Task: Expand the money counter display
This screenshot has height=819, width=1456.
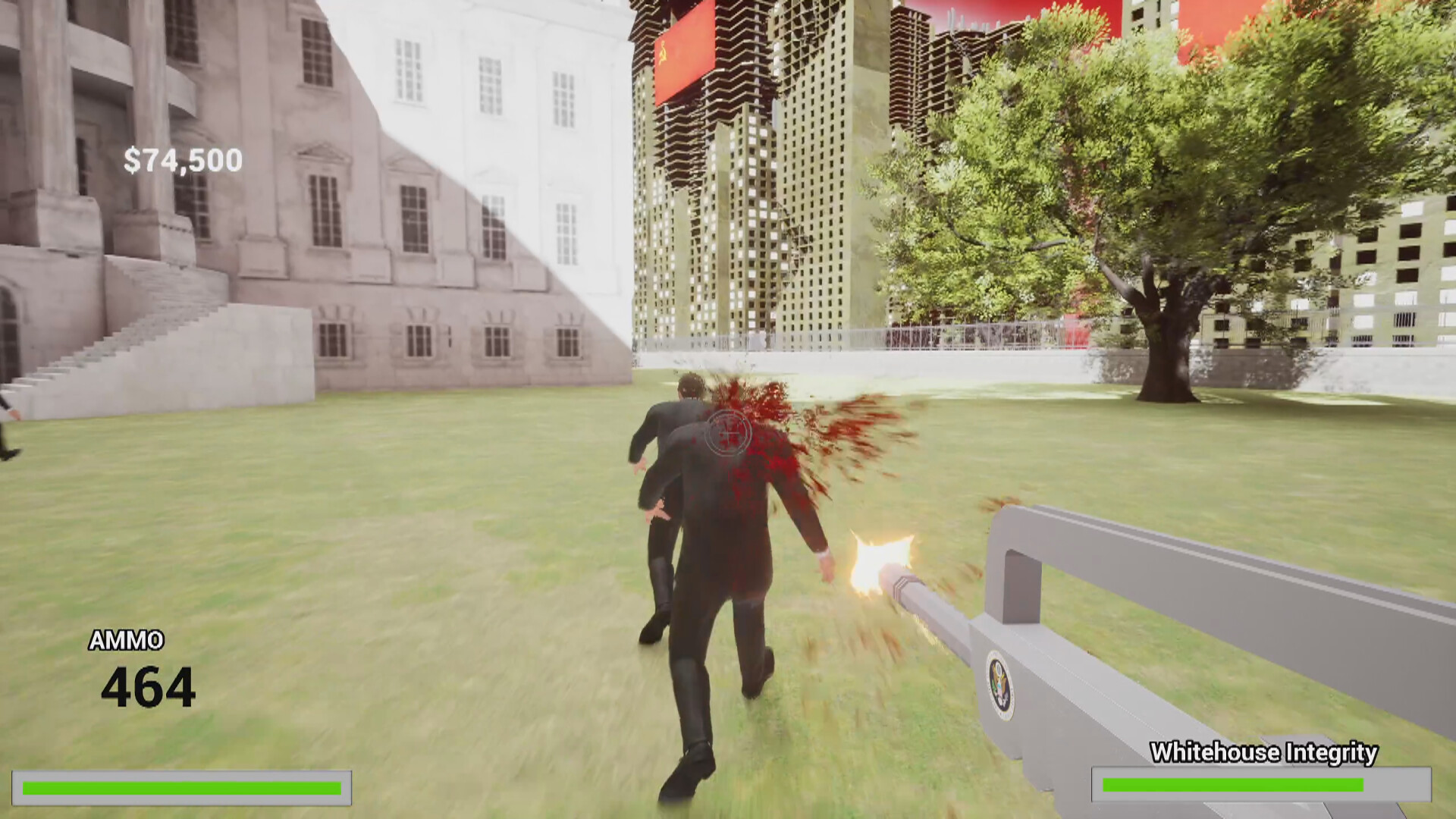Action: click(x=182, y=159)
